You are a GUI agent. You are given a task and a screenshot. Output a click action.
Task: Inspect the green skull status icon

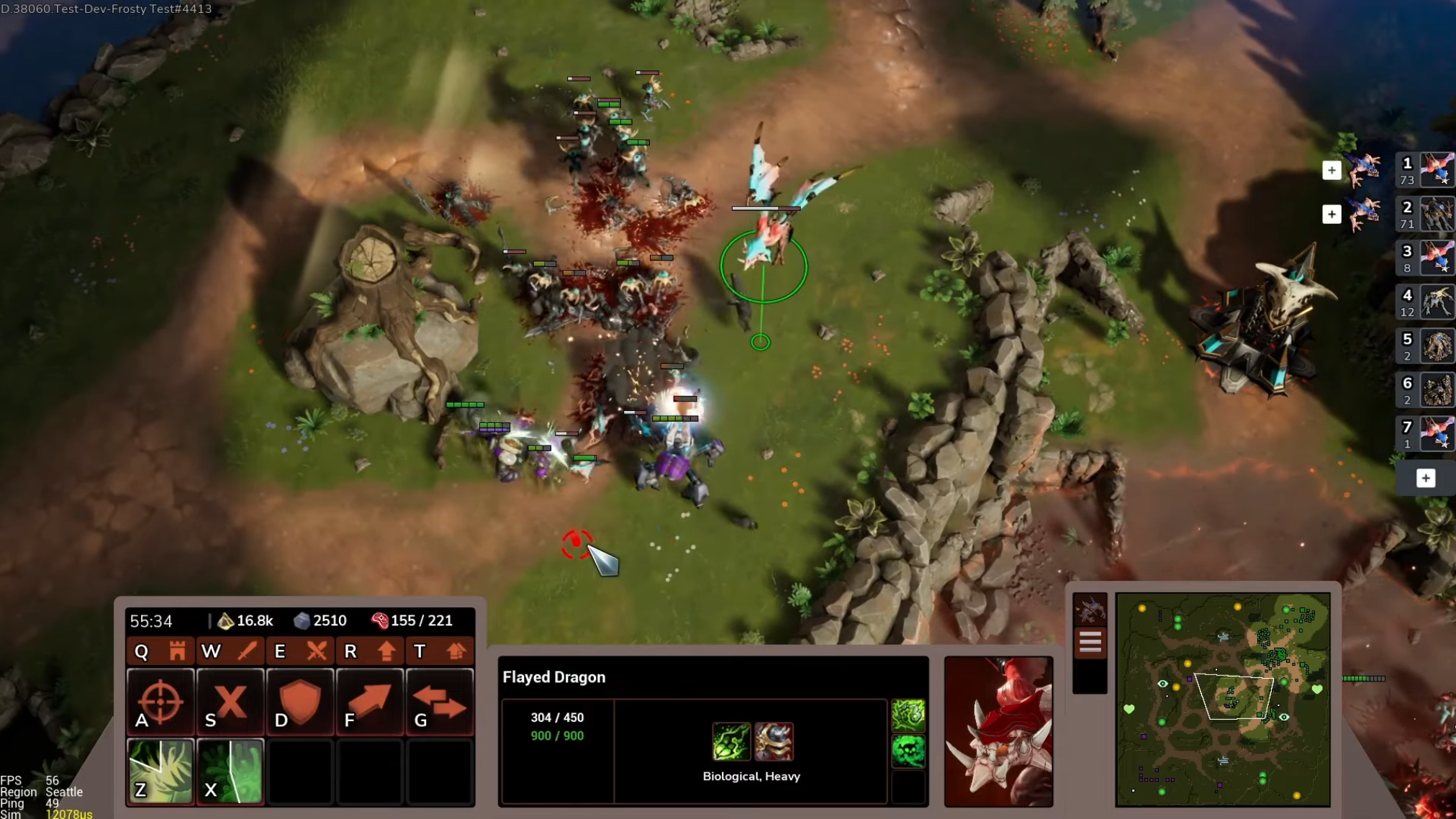point(908,752)
